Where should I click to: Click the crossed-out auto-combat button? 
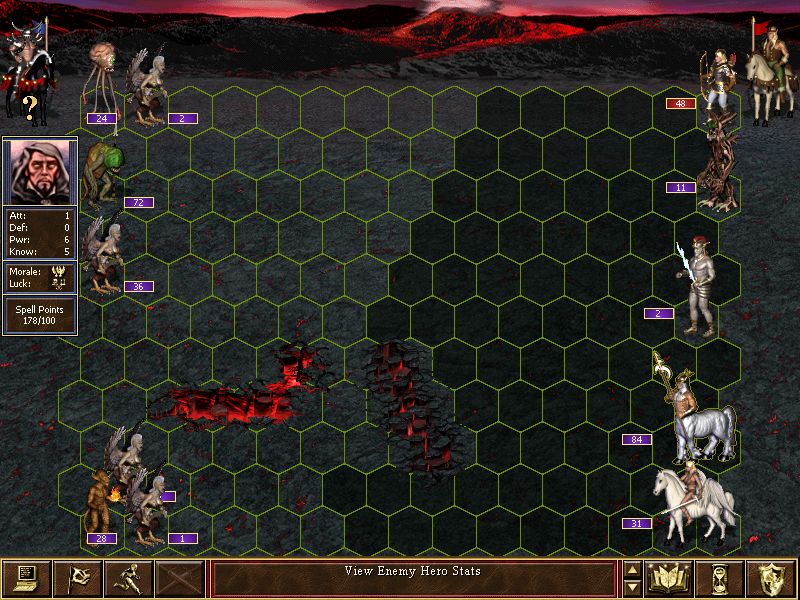pos(181,578)
